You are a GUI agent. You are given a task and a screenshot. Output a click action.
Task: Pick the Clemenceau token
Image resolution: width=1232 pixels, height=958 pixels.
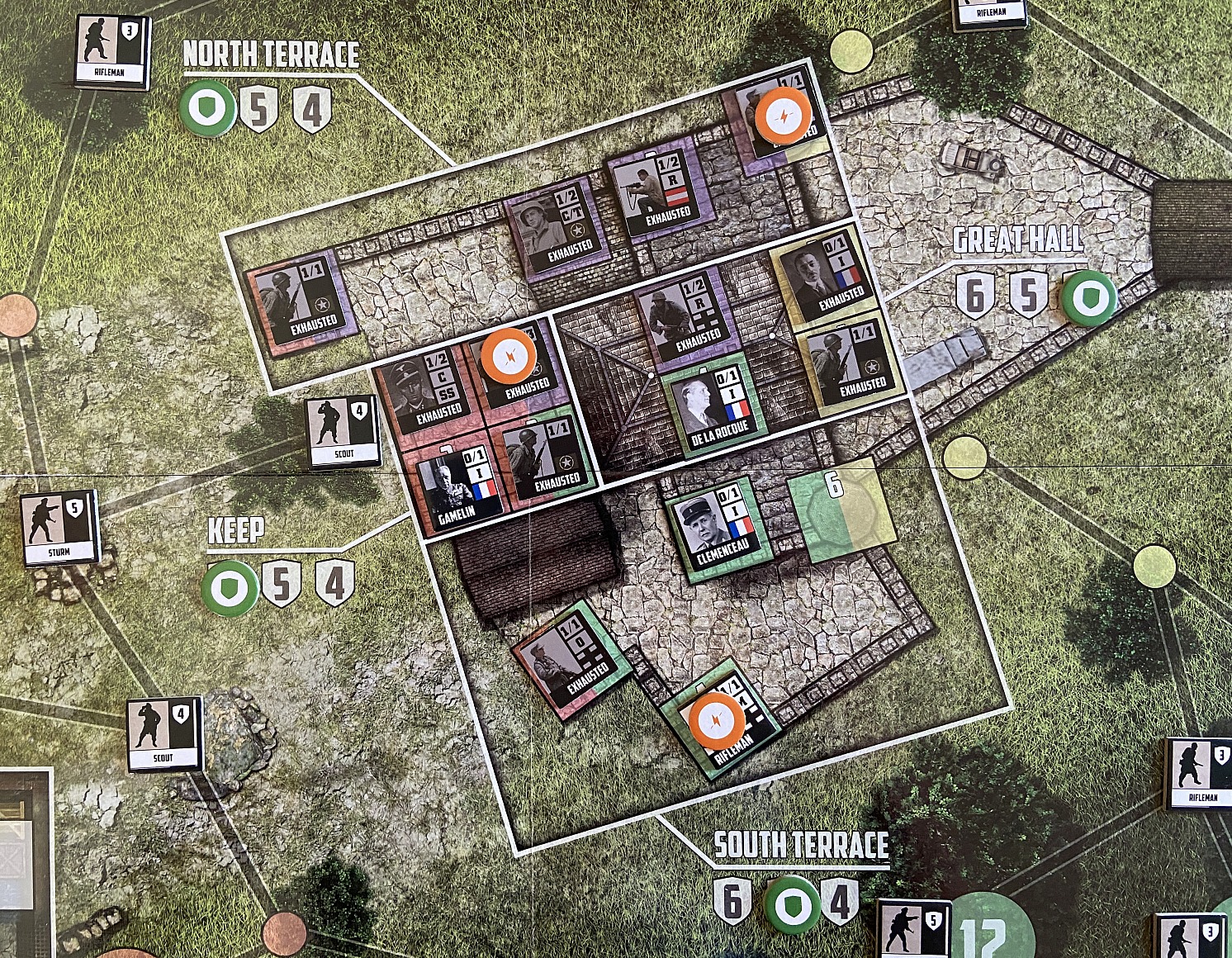tap(717, 529)
